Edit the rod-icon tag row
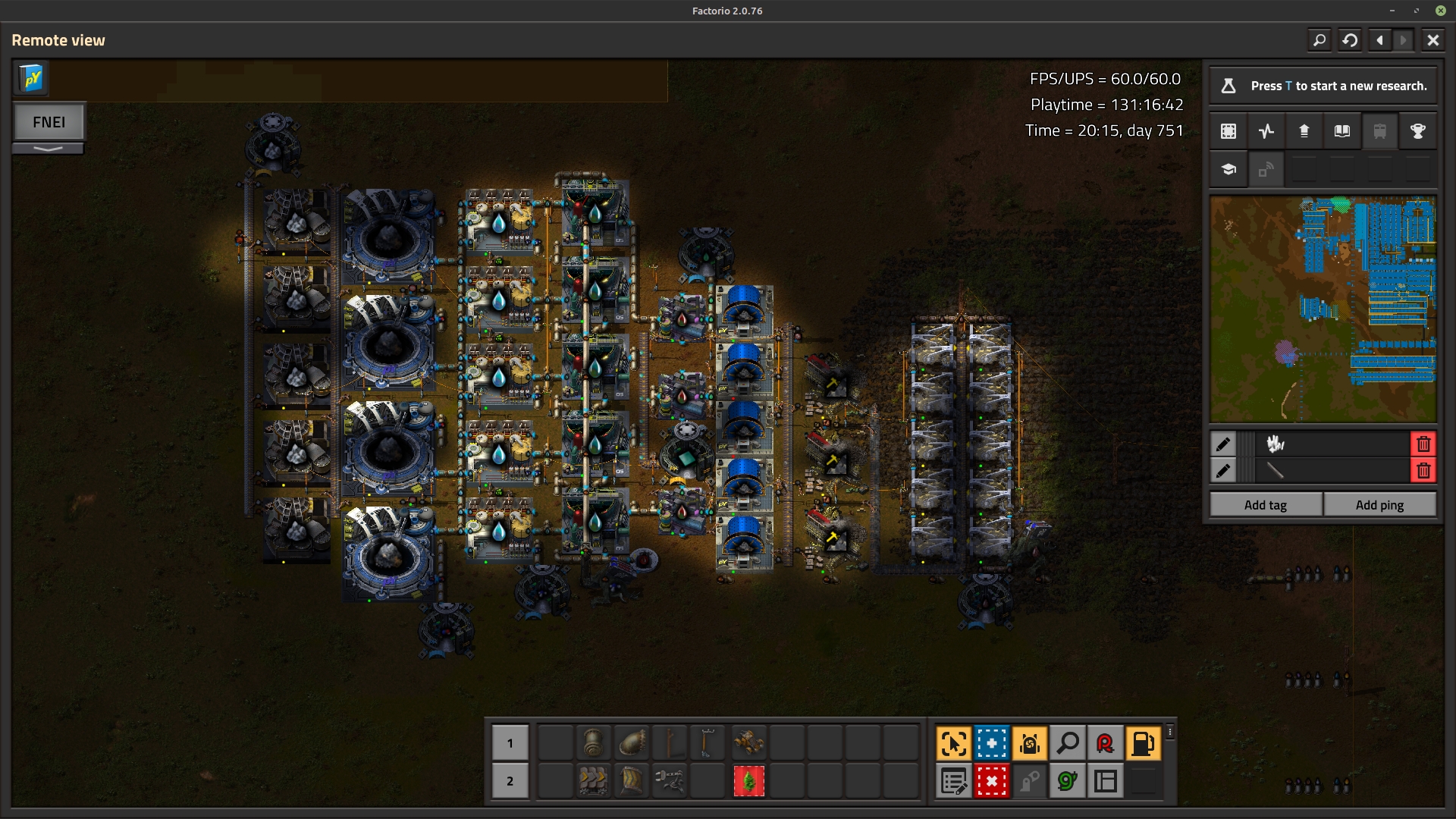 tap(1223, 471)
